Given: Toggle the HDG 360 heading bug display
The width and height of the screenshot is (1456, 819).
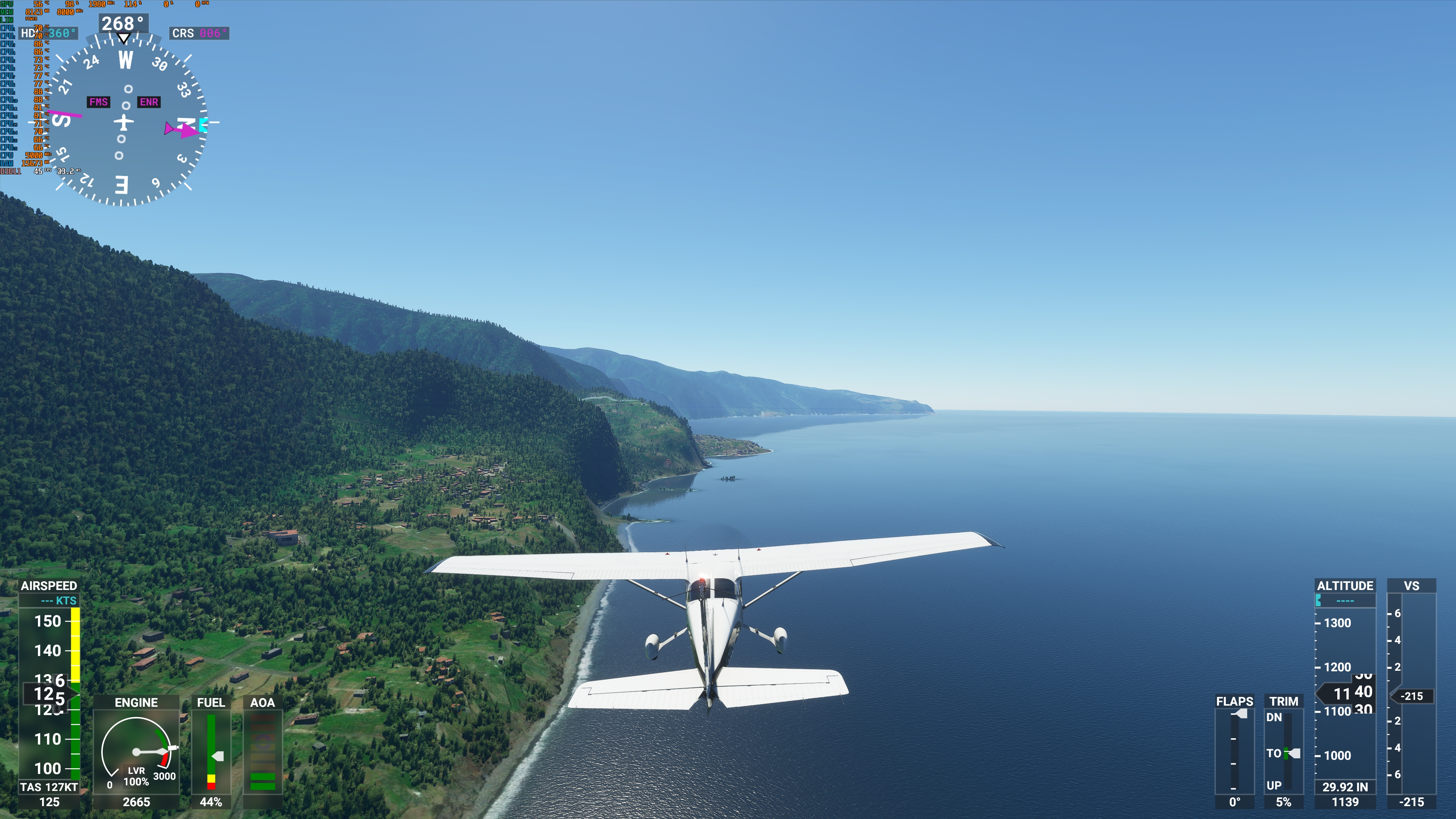Looking at the screenshot, I should (48, 34).
